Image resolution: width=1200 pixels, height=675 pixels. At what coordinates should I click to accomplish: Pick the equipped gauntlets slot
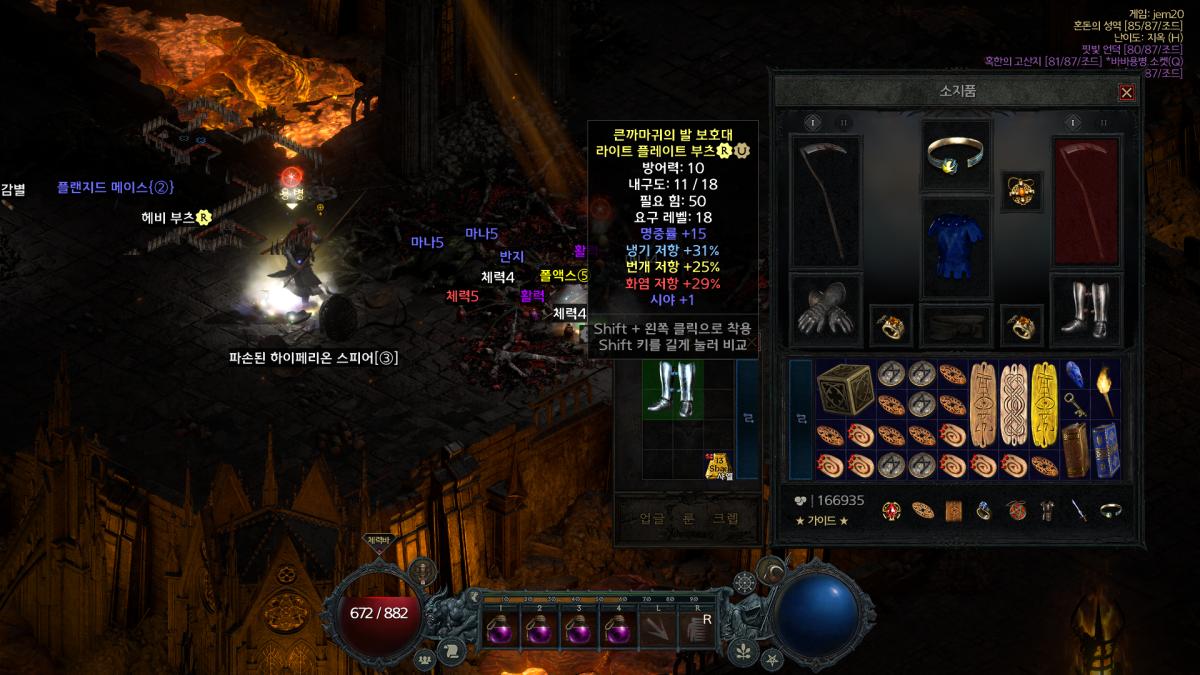pyautogui.click(x=824, y=310)
